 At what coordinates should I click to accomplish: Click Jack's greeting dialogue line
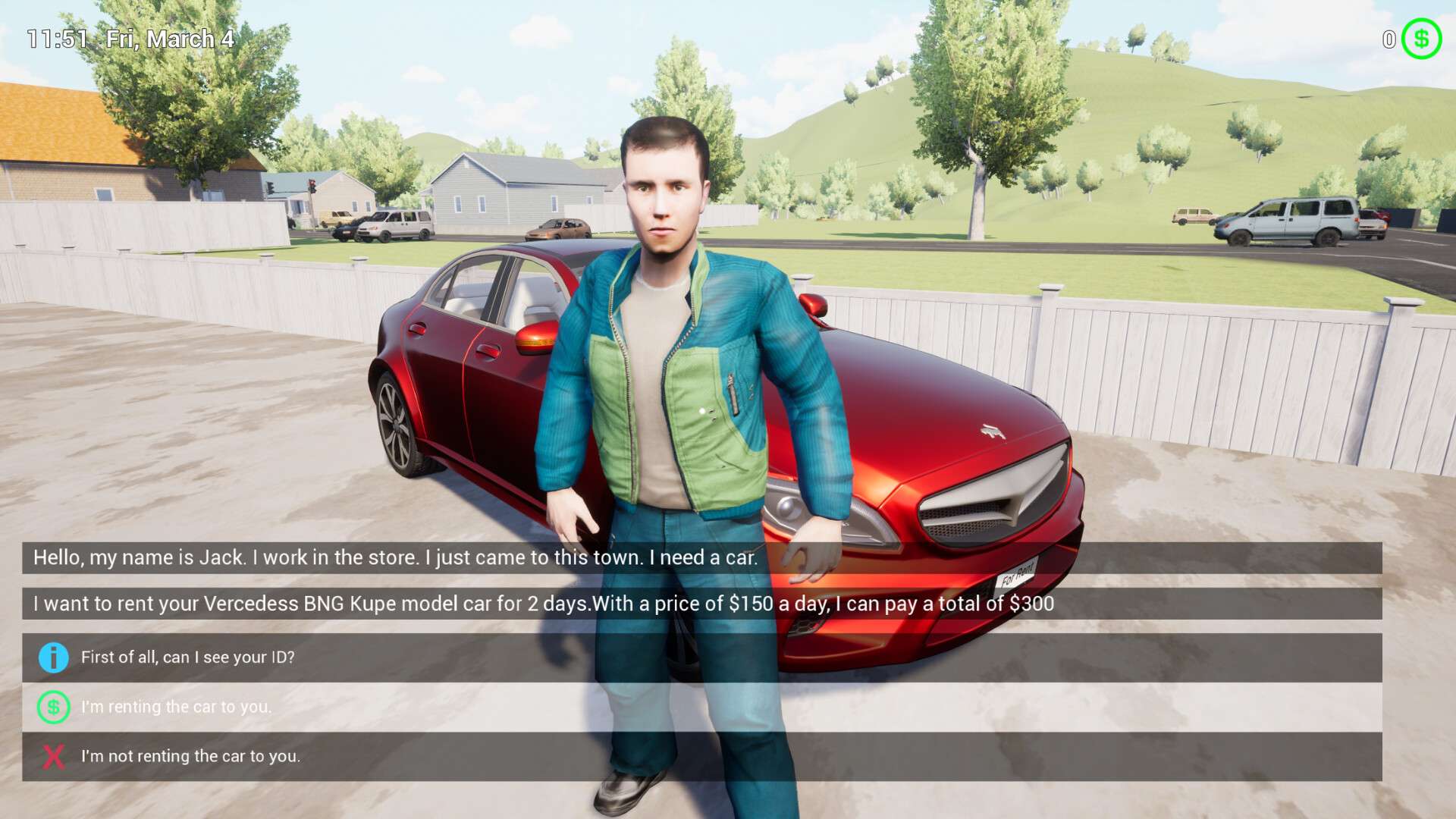(x=394, y=558)
